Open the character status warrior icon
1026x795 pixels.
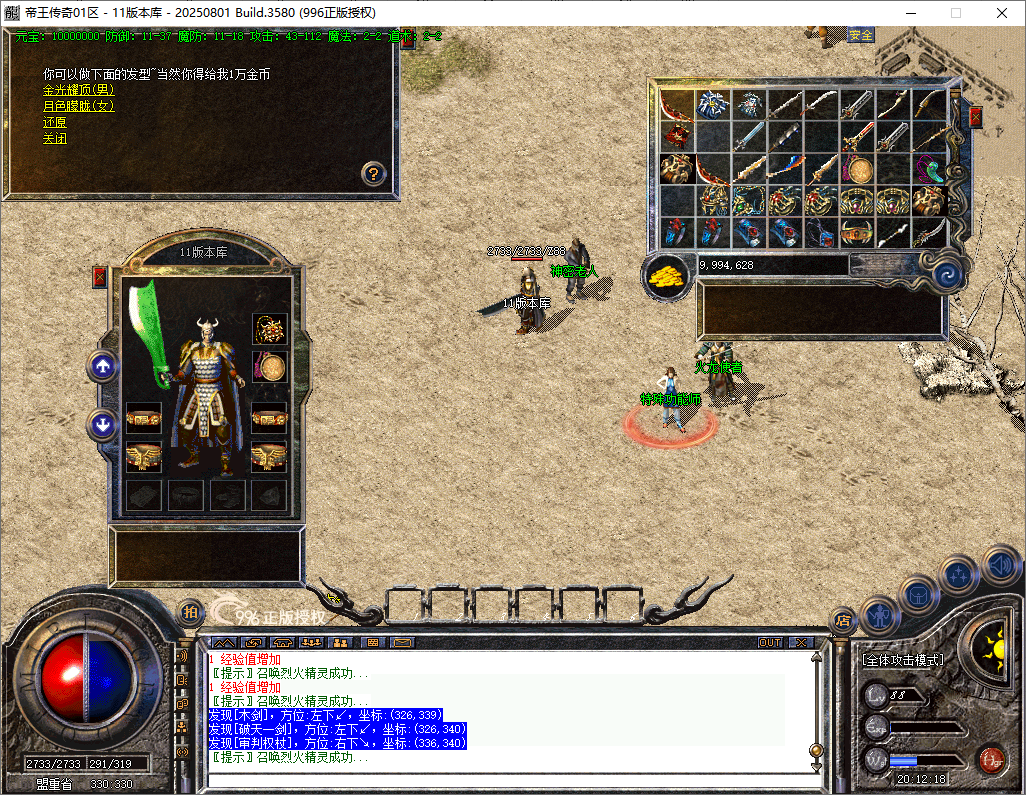click(879, 616)
